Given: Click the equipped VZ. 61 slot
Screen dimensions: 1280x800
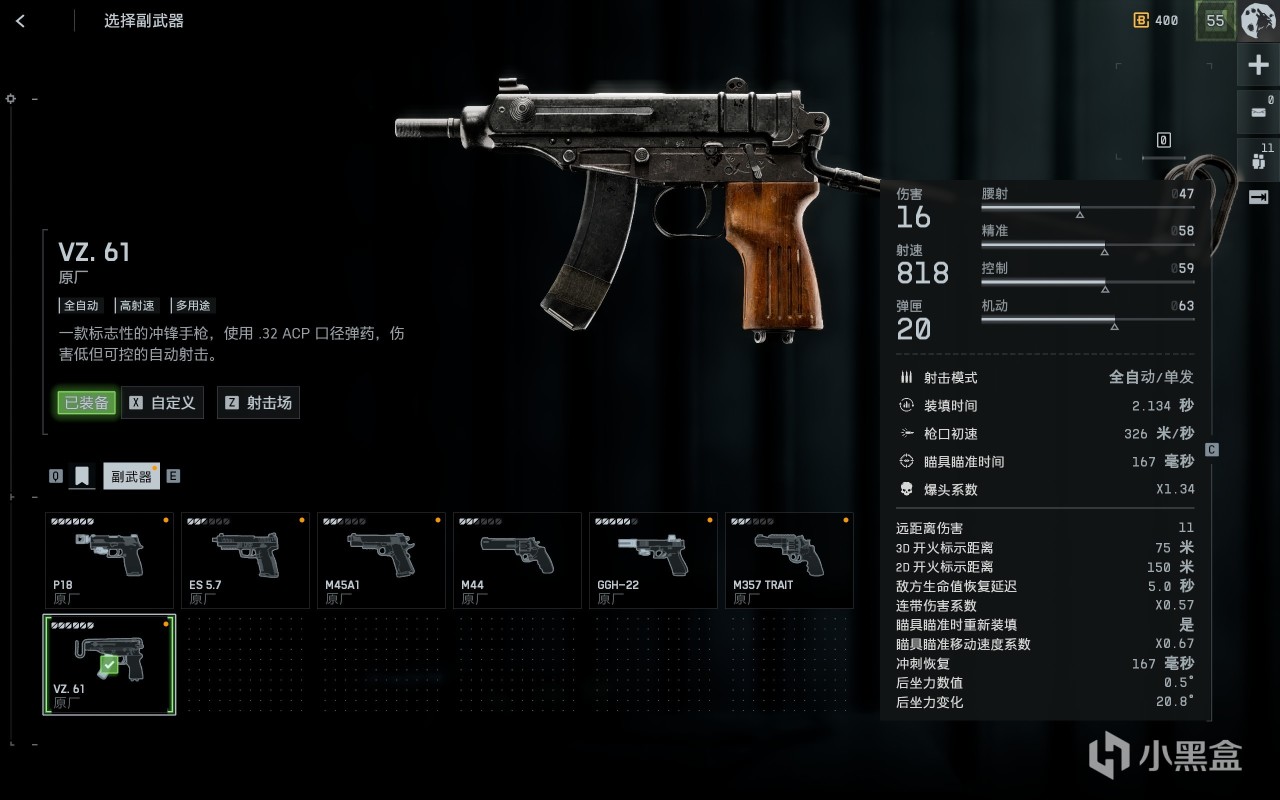Looking at the screenshot, I should [x=109, y=664].
